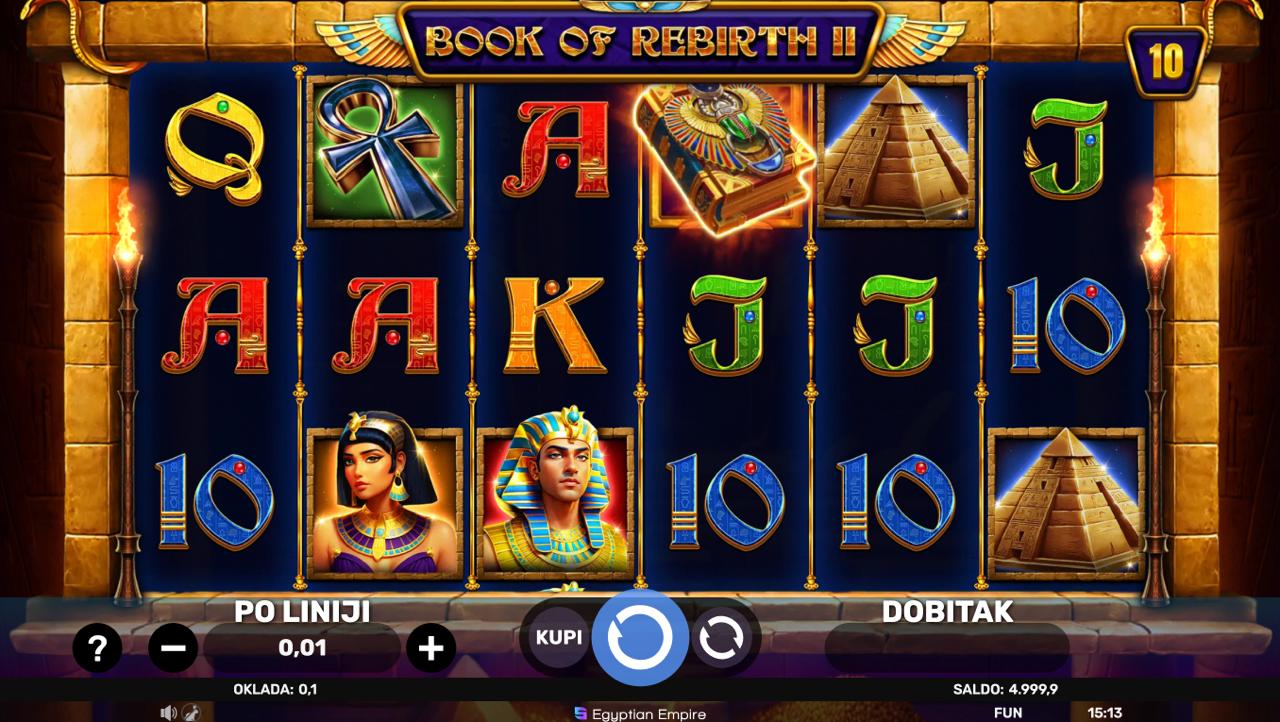This screenshot has height=722, width=1280.
Task: Click the KUPI buy feature button
Action: coord(559,638)
